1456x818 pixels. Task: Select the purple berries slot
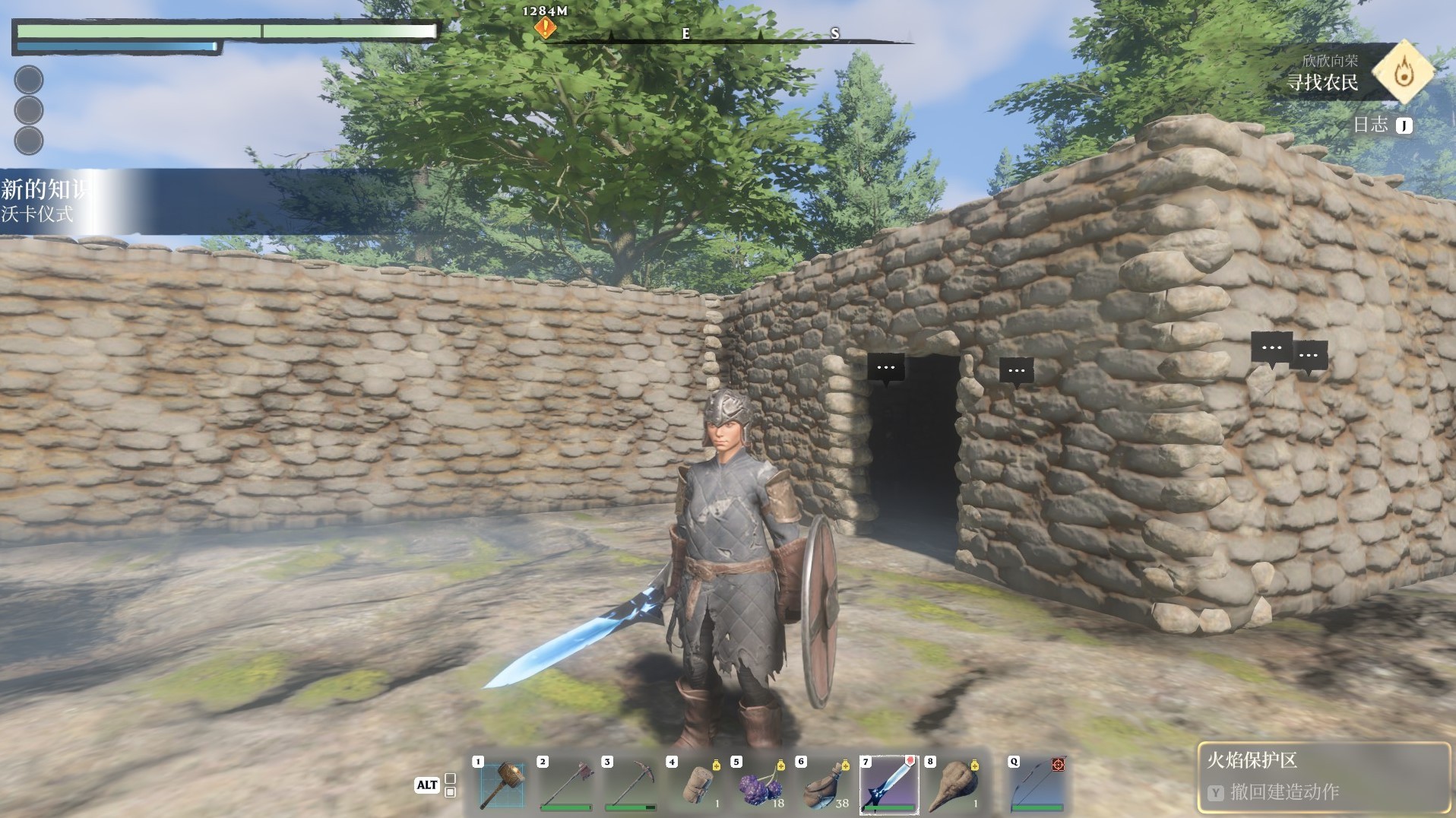pos(760,786)
